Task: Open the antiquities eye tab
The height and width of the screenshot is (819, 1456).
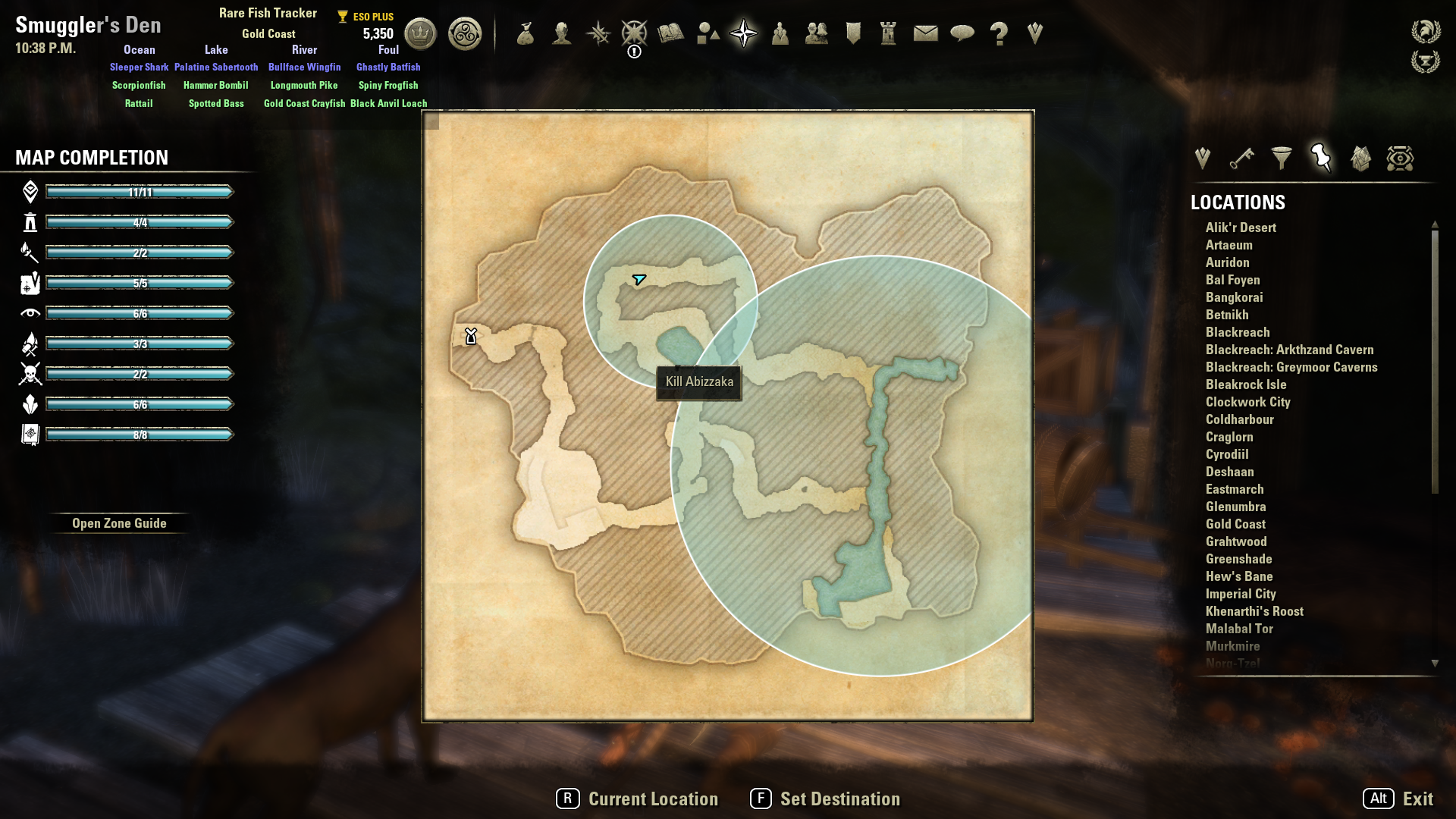Action: (1400, 158)
